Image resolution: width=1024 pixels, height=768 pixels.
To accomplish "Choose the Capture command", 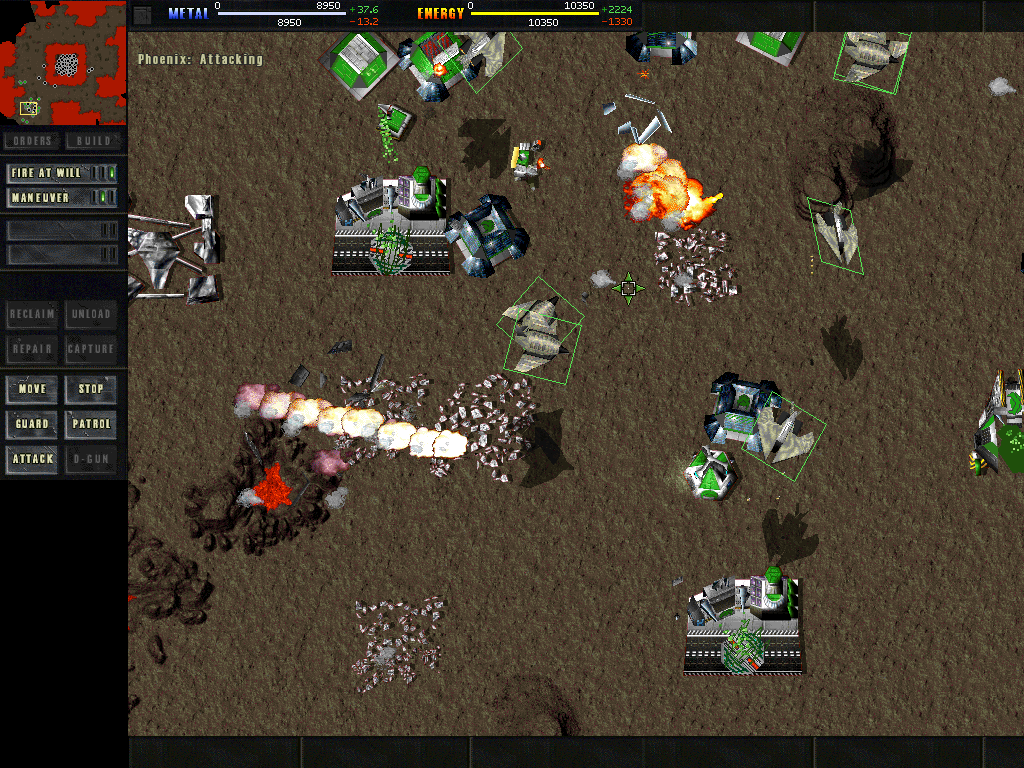I will coord(91,349).
